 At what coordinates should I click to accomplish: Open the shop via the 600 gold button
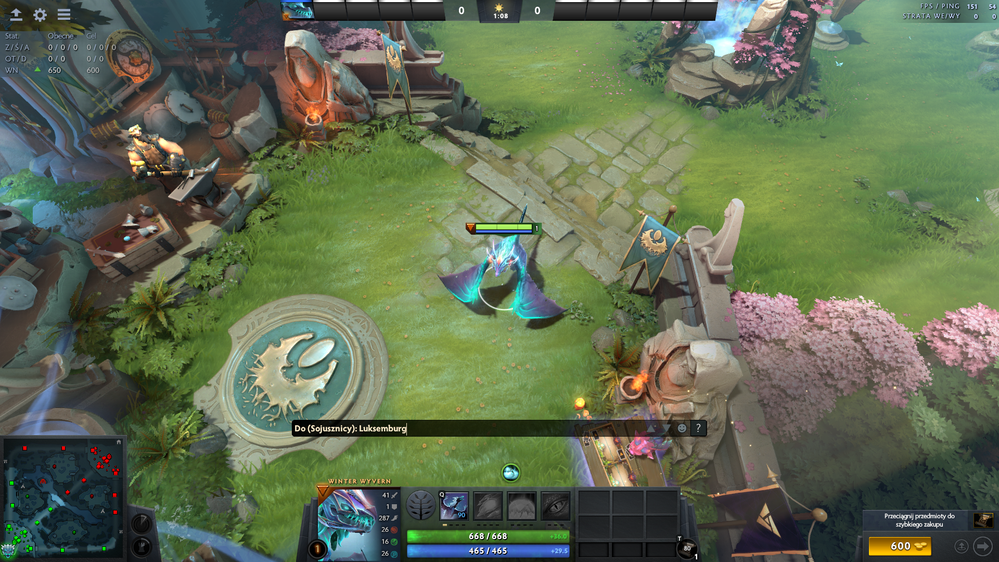[x=899, y=546]
